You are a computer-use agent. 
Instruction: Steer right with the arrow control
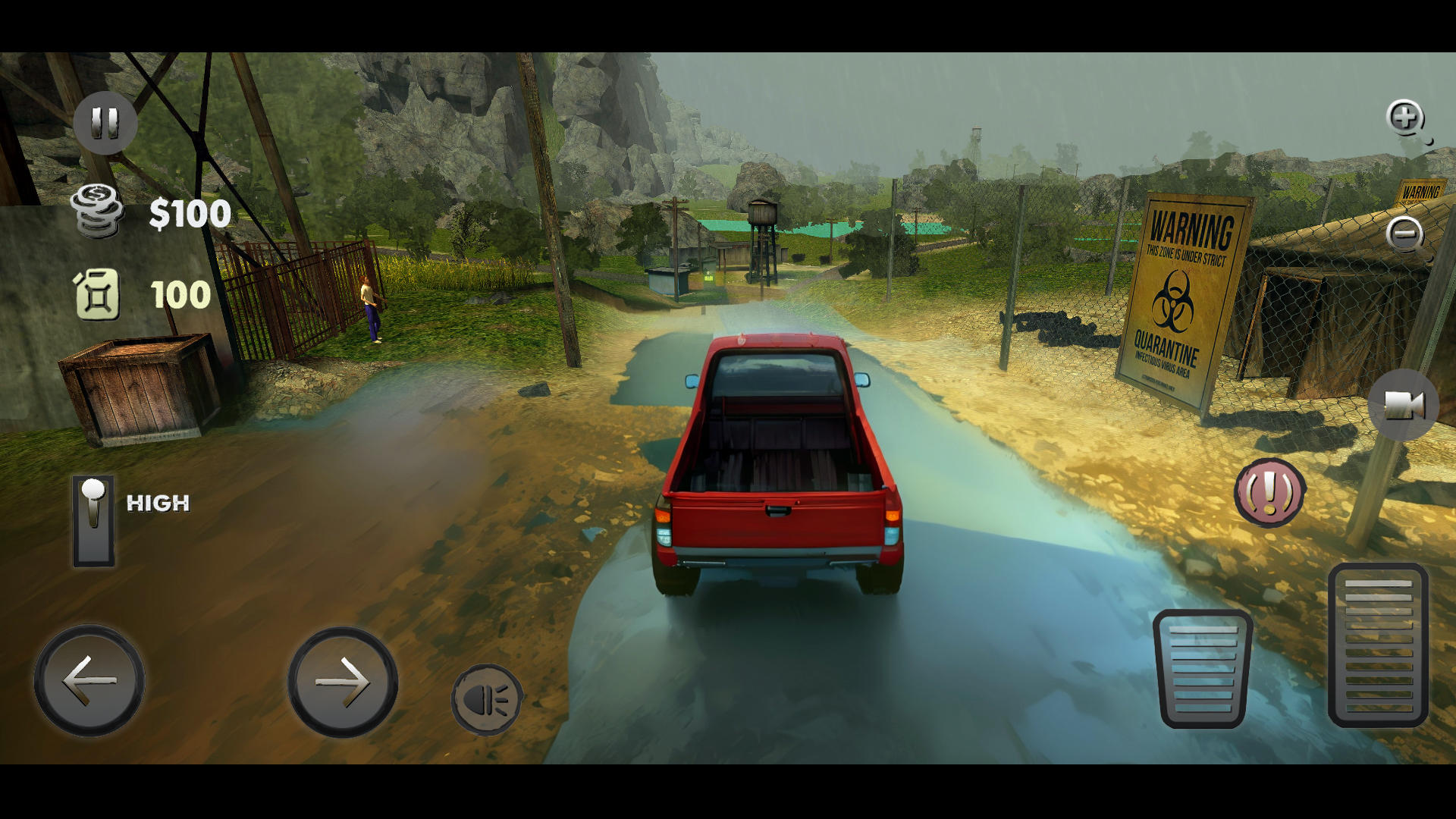(341, 681)
